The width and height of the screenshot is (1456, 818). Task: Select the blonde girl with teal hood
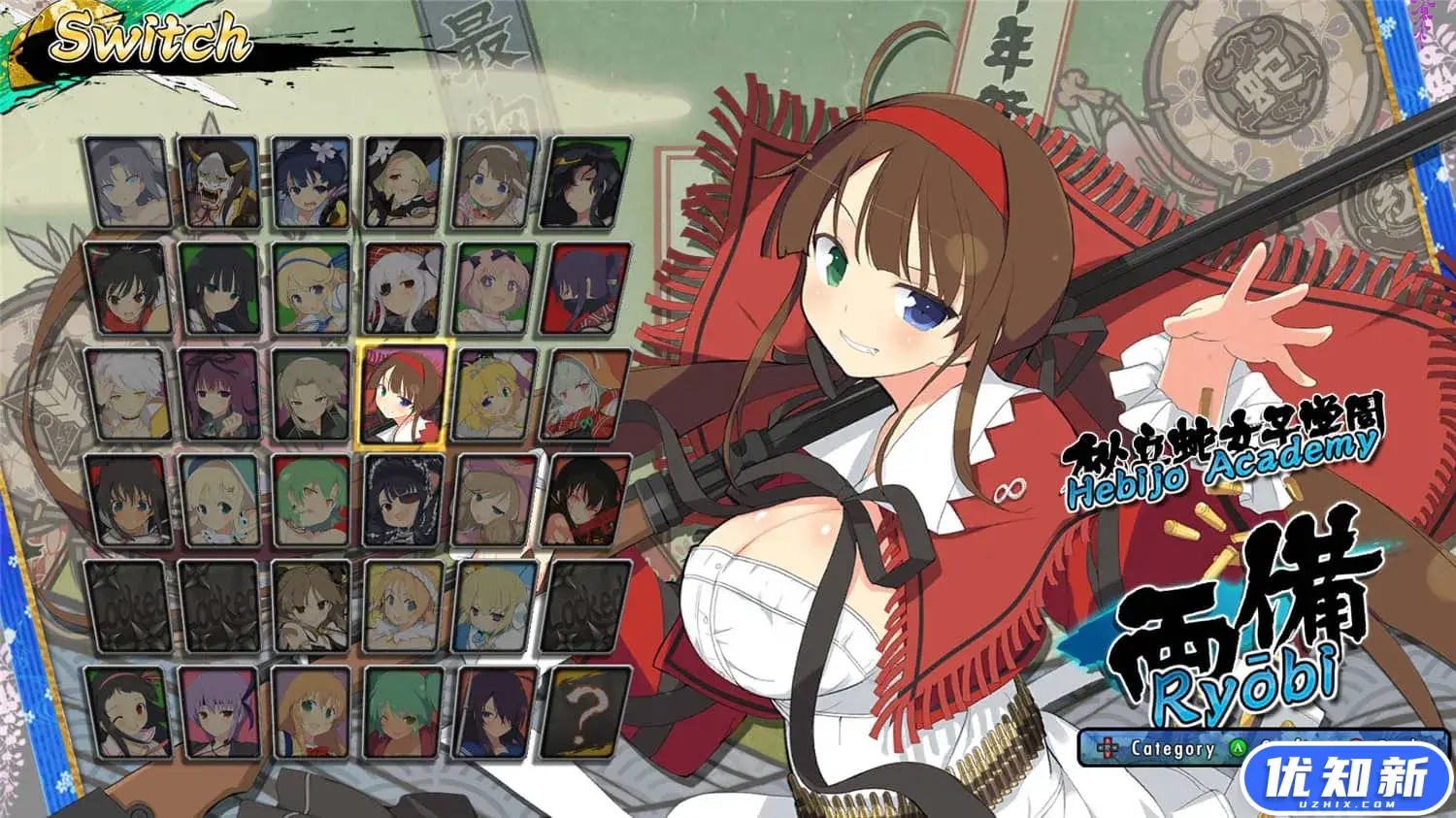(219, 501)
